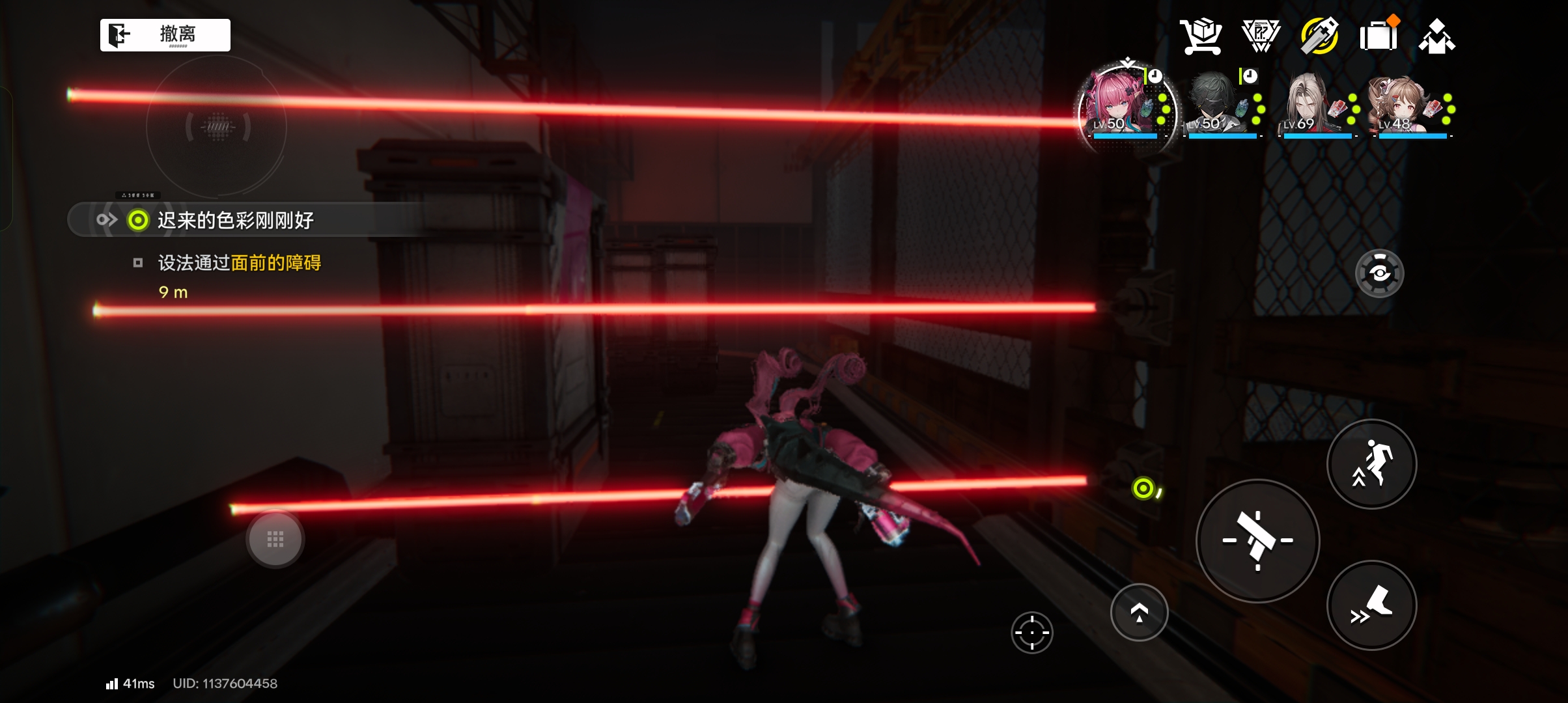Tap the crosshair target lock button
This screenshot has height=703, width=1568.
(1032, 632)
